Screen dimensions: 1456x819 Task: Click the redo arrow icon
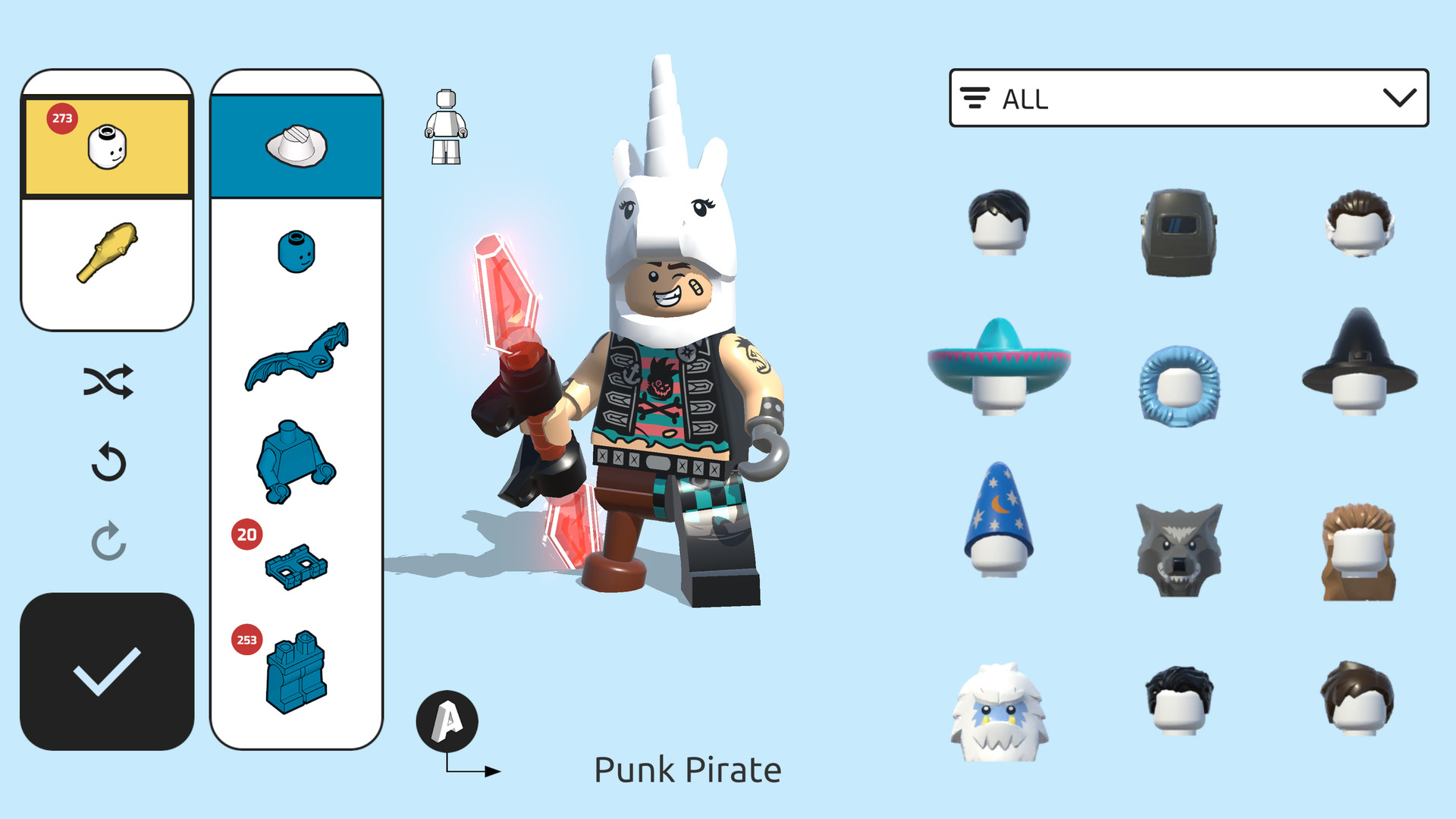point(108,540)
